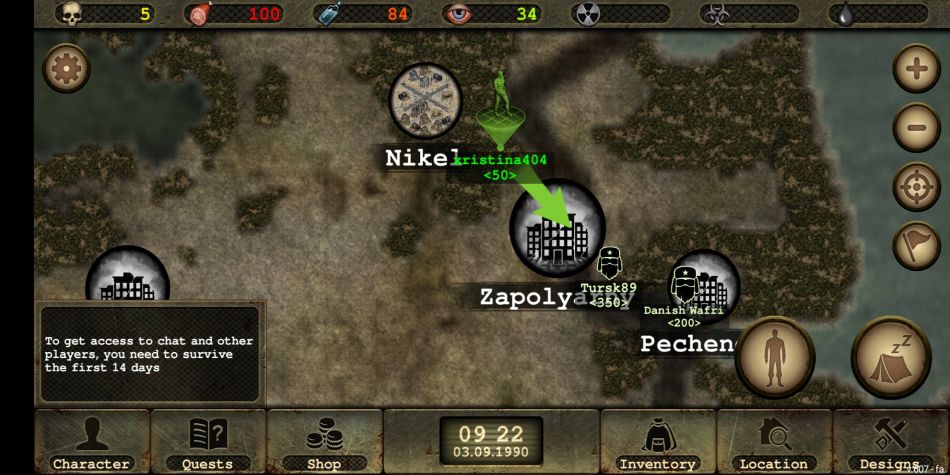Screen dimensions: 950x475
Task: Click the flag marker button
Action: (x=916, y=245)
